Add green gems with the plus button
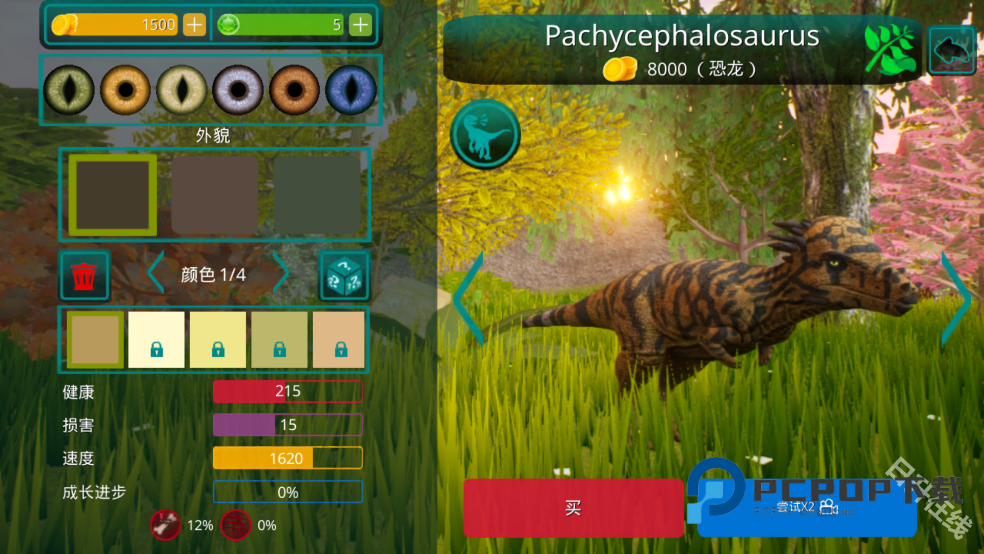Viewport: 984px width, 554px height. point(360,24)
